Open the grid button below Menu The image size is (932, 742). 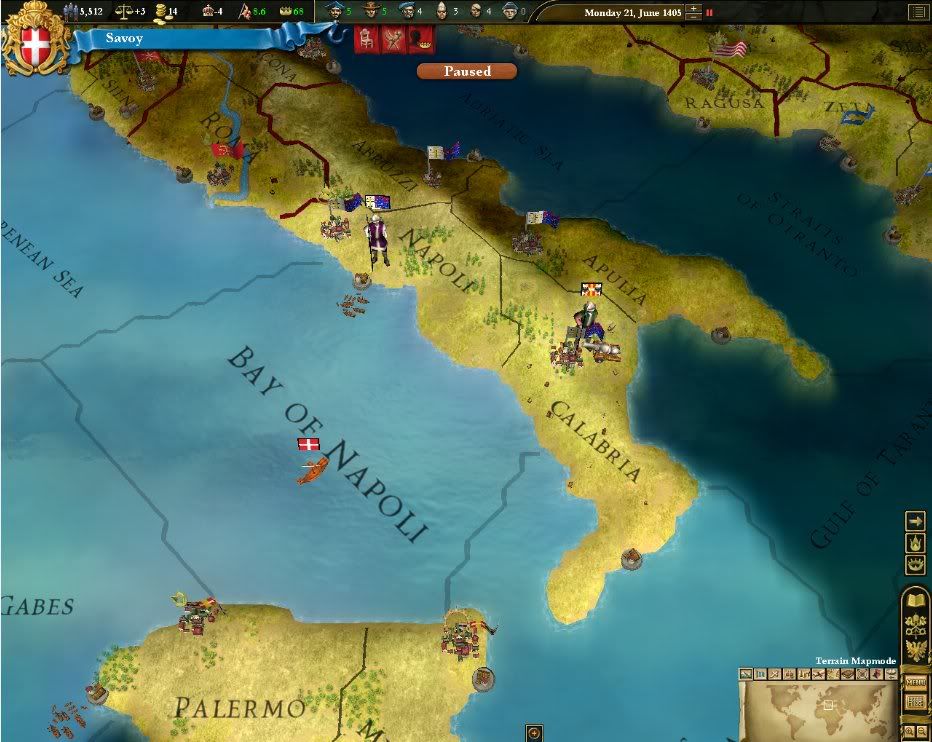click(x=915, y=702)
